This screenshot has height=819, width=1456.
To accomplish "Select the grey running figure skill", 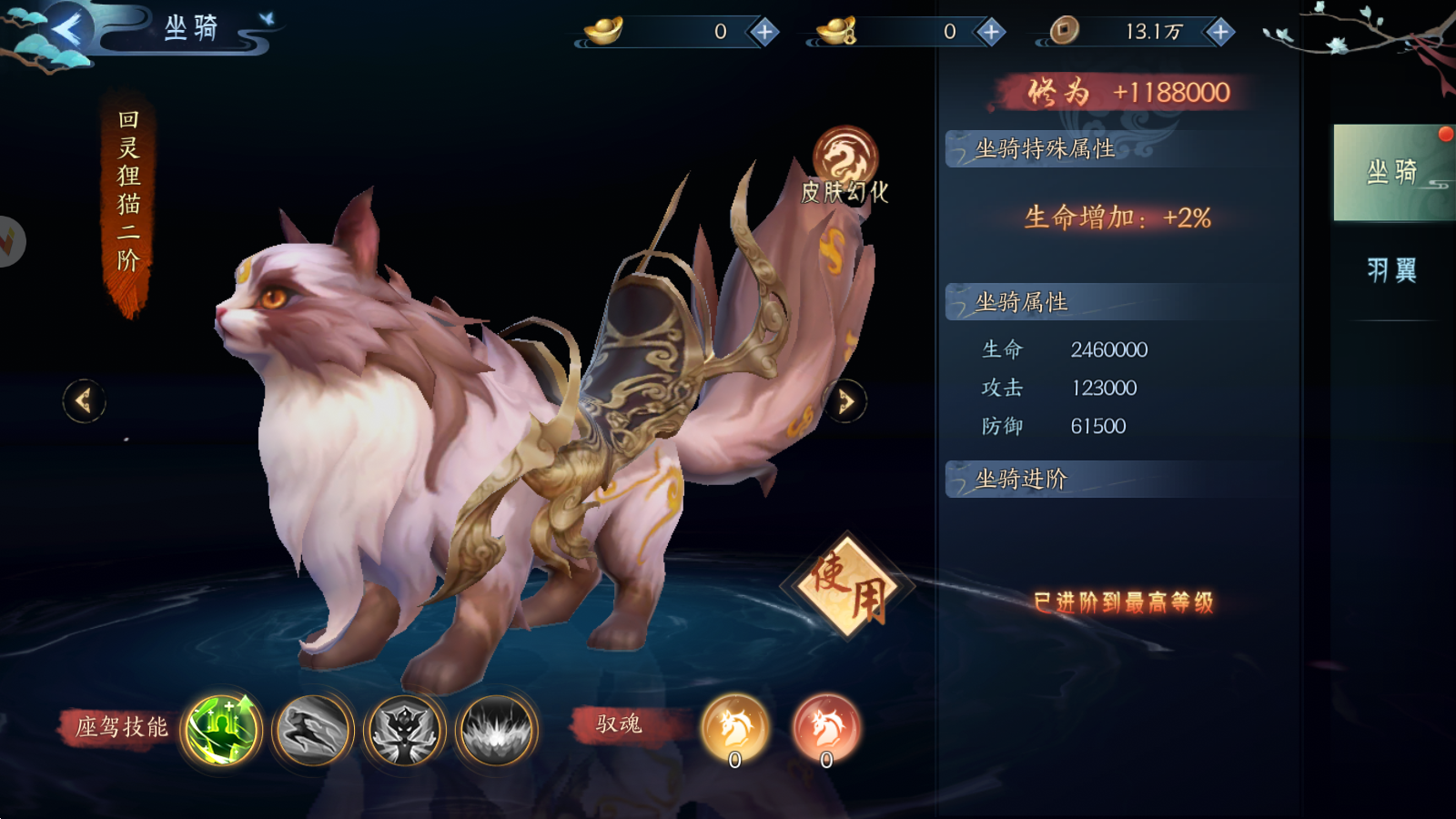I will coord(313,729).
